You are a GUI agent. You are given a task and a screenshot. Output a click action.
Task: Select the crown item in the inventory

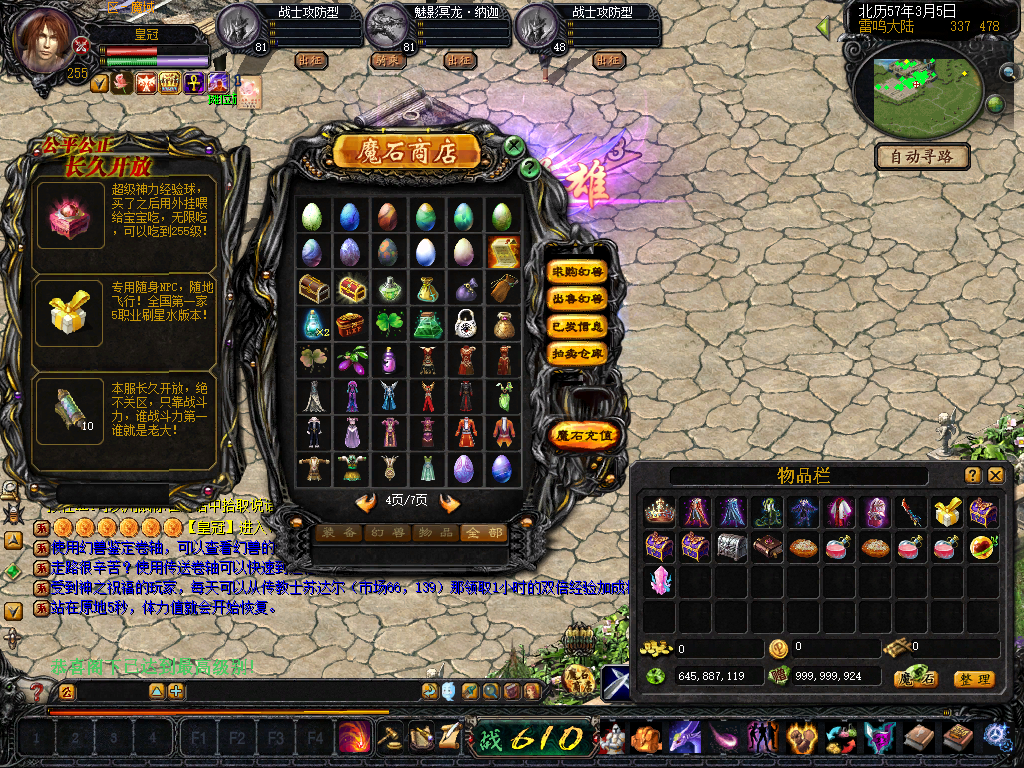click(659, 512)
